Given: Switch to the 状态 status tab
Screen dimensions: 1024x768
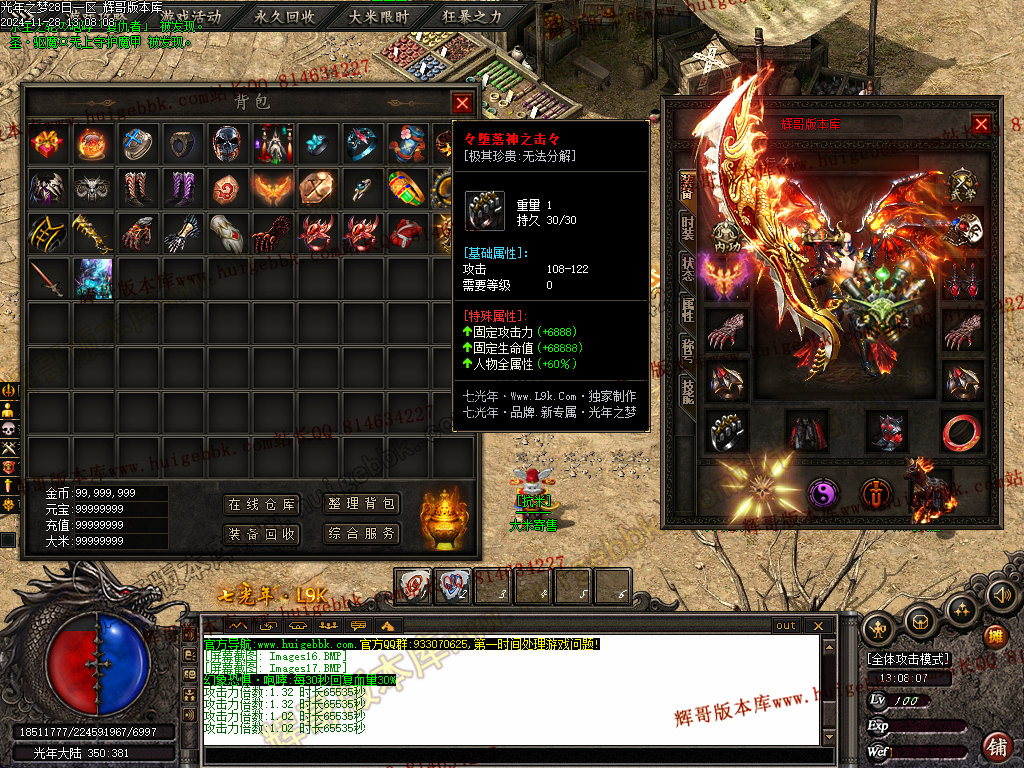Looking at the screenshot, I should click(688, 268).
